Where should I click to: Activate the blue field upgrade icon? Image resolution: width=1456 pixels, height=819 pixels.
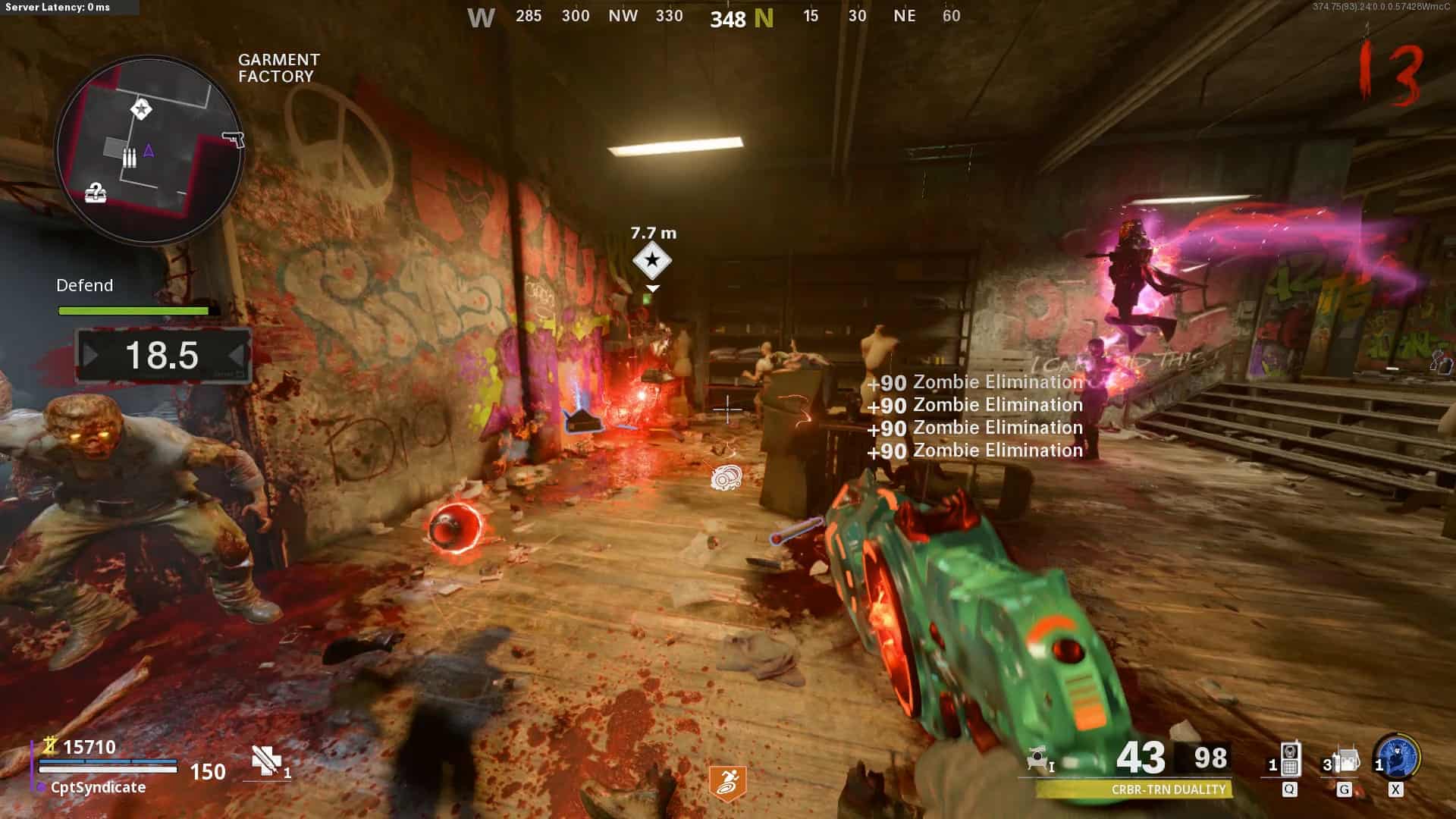click(x=1398, y=758)
